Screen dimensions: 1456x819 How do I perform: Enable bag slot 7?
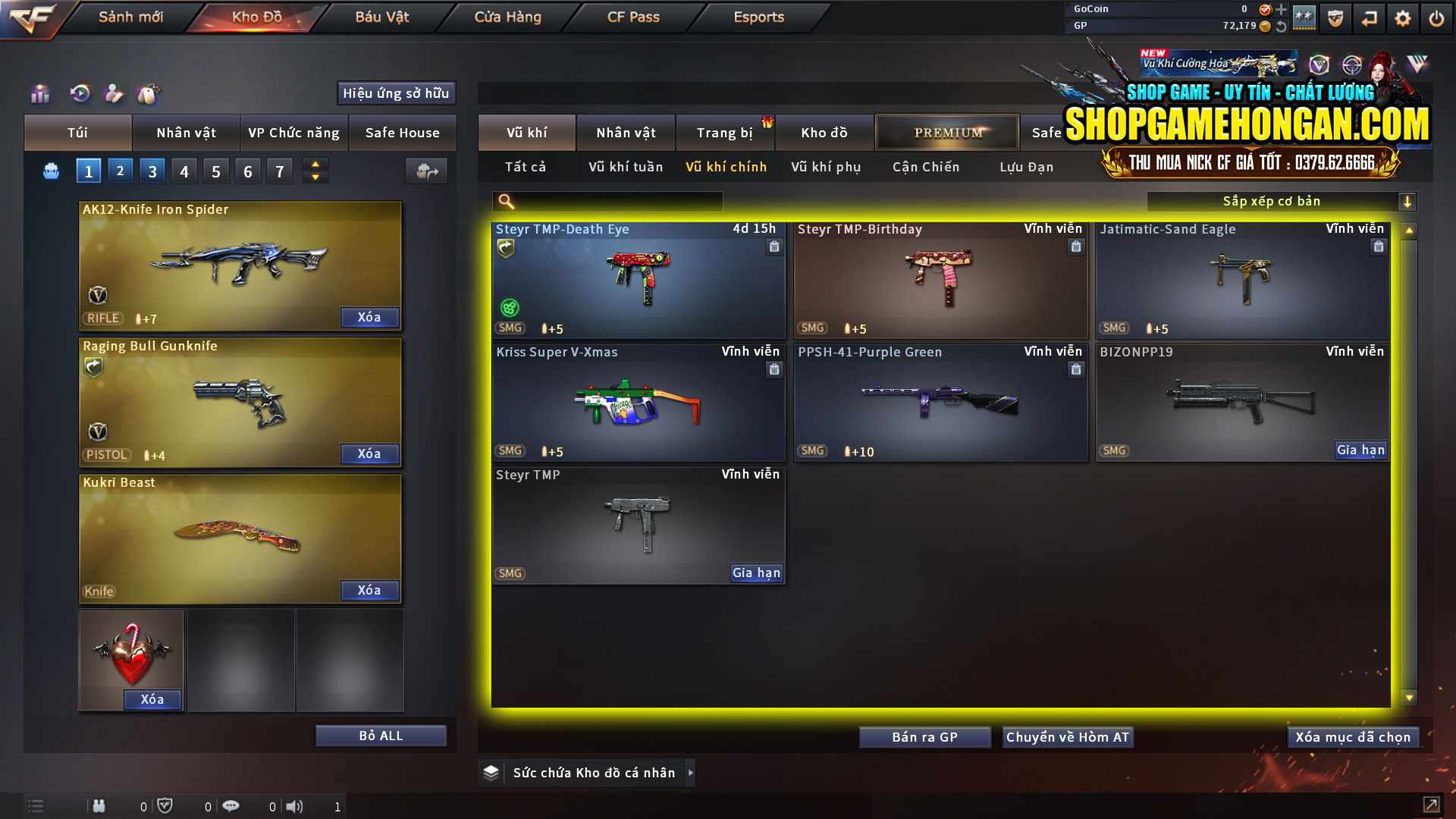[x=280, y=171]
